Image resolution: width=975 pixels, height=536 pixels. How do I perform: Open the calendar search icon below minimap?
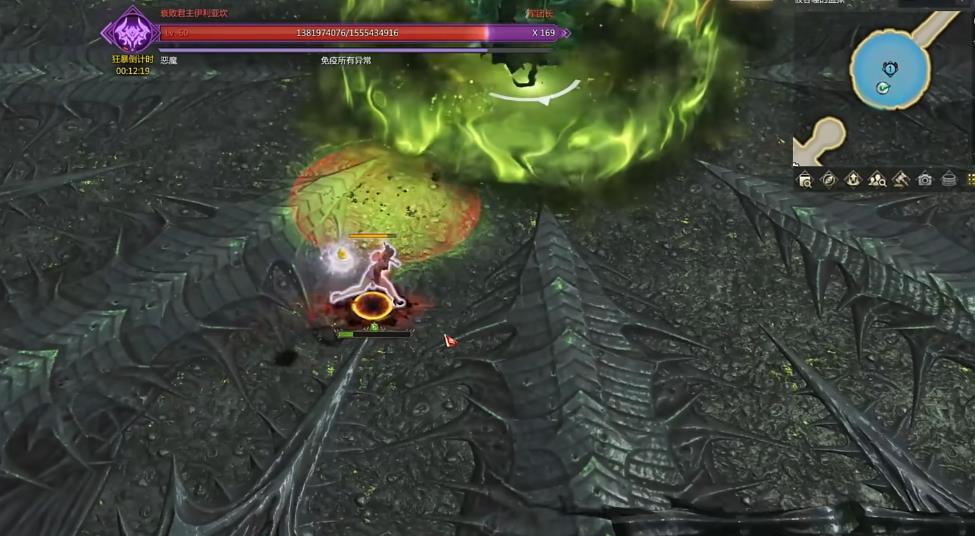click(x=805, y=180)
